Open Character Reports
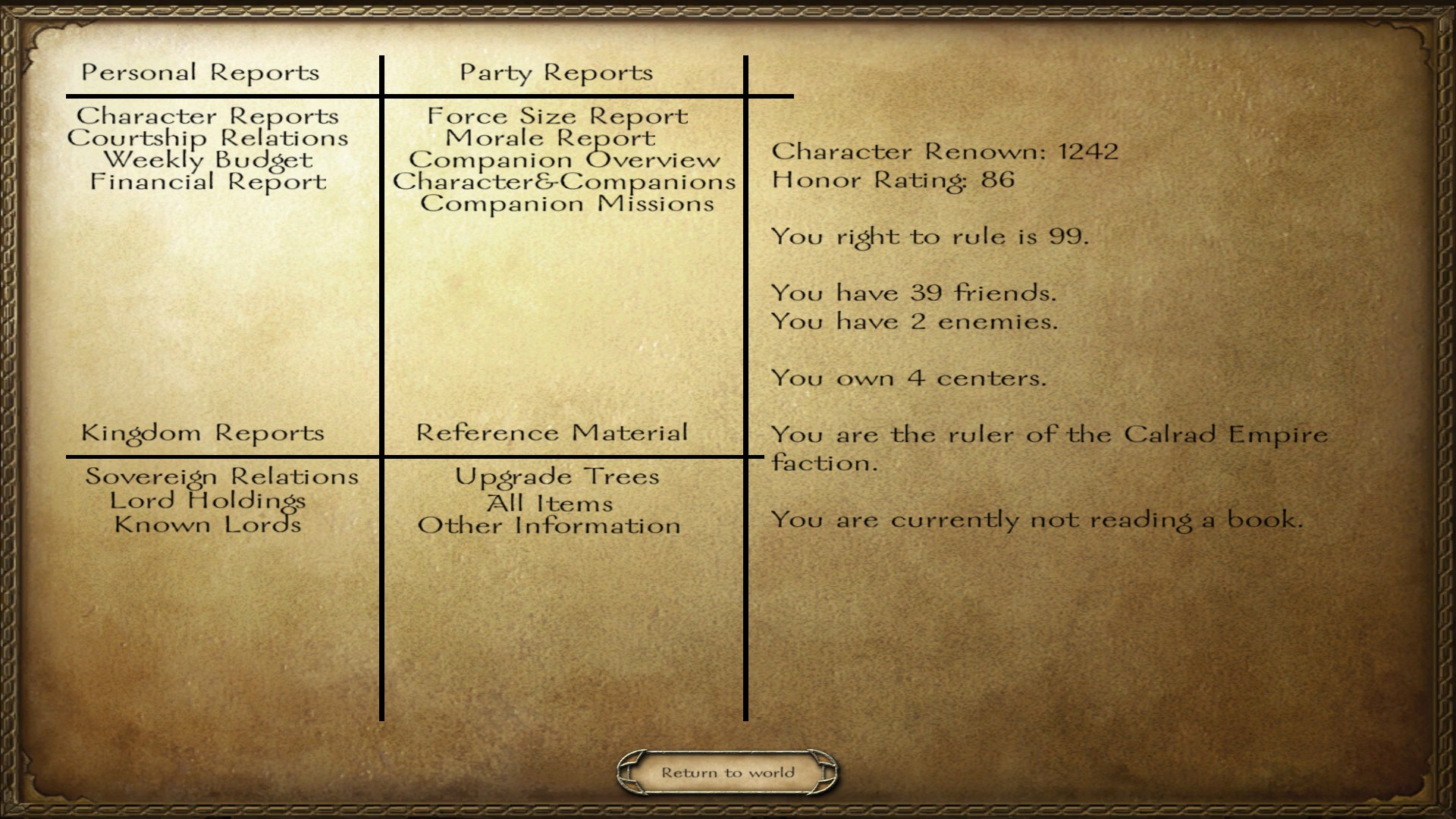1456x819 pixels. click(x=207, y=116)
